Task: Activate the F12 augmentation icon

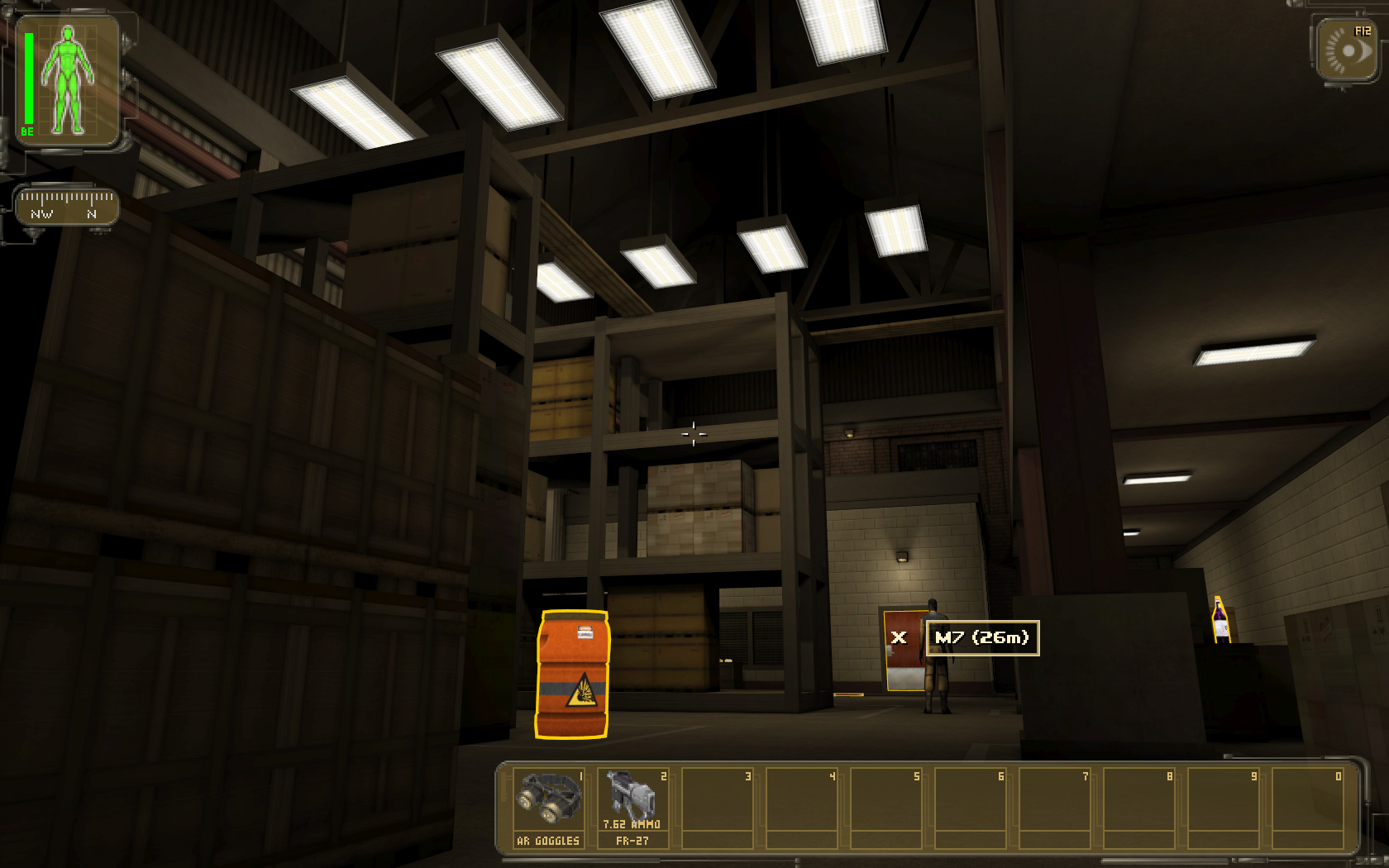Action: pyautogui.click(x=1348, y=50)
